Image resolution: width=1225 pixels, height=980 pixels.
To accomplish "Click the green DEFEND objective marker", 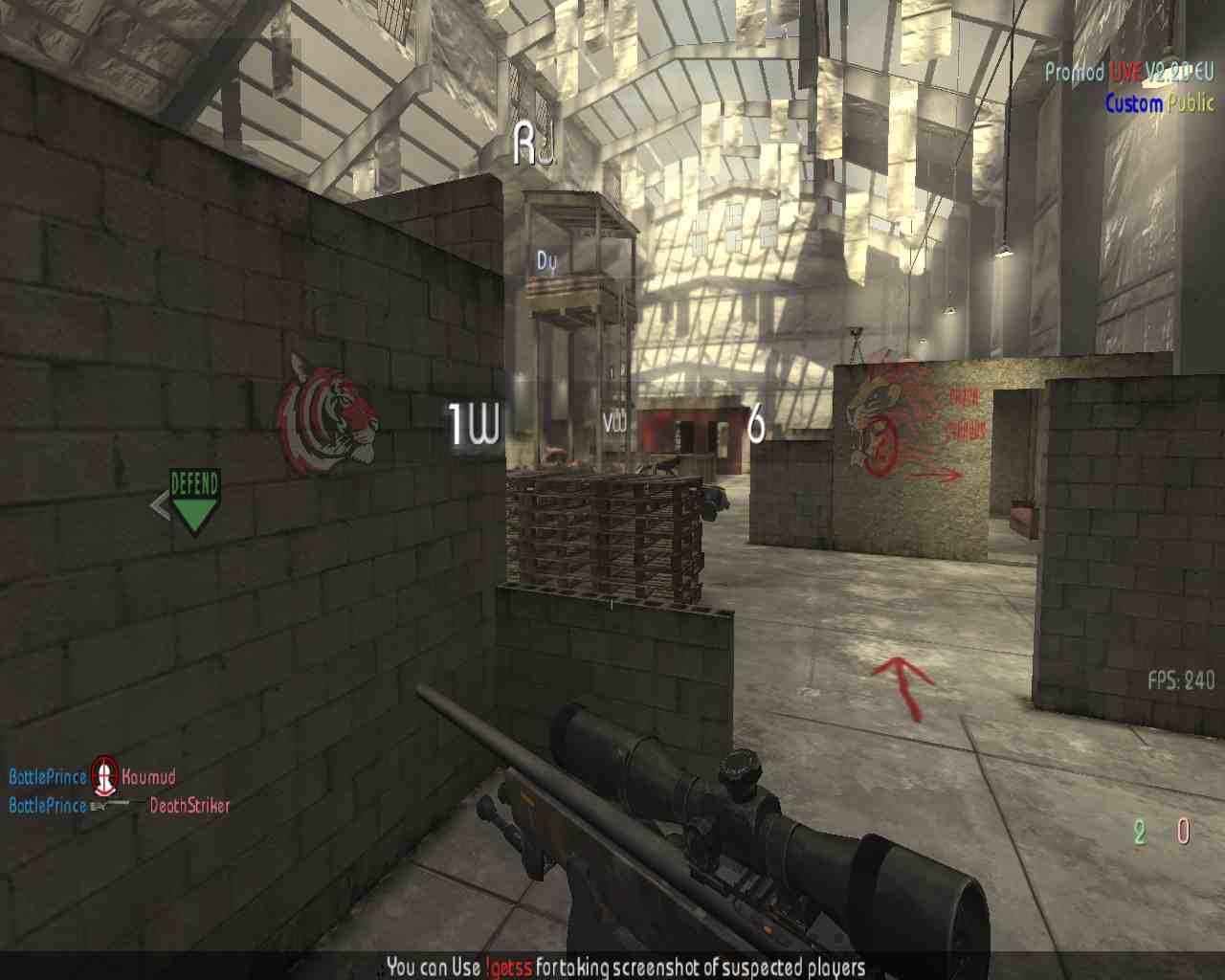I will [x=194, y=501].
